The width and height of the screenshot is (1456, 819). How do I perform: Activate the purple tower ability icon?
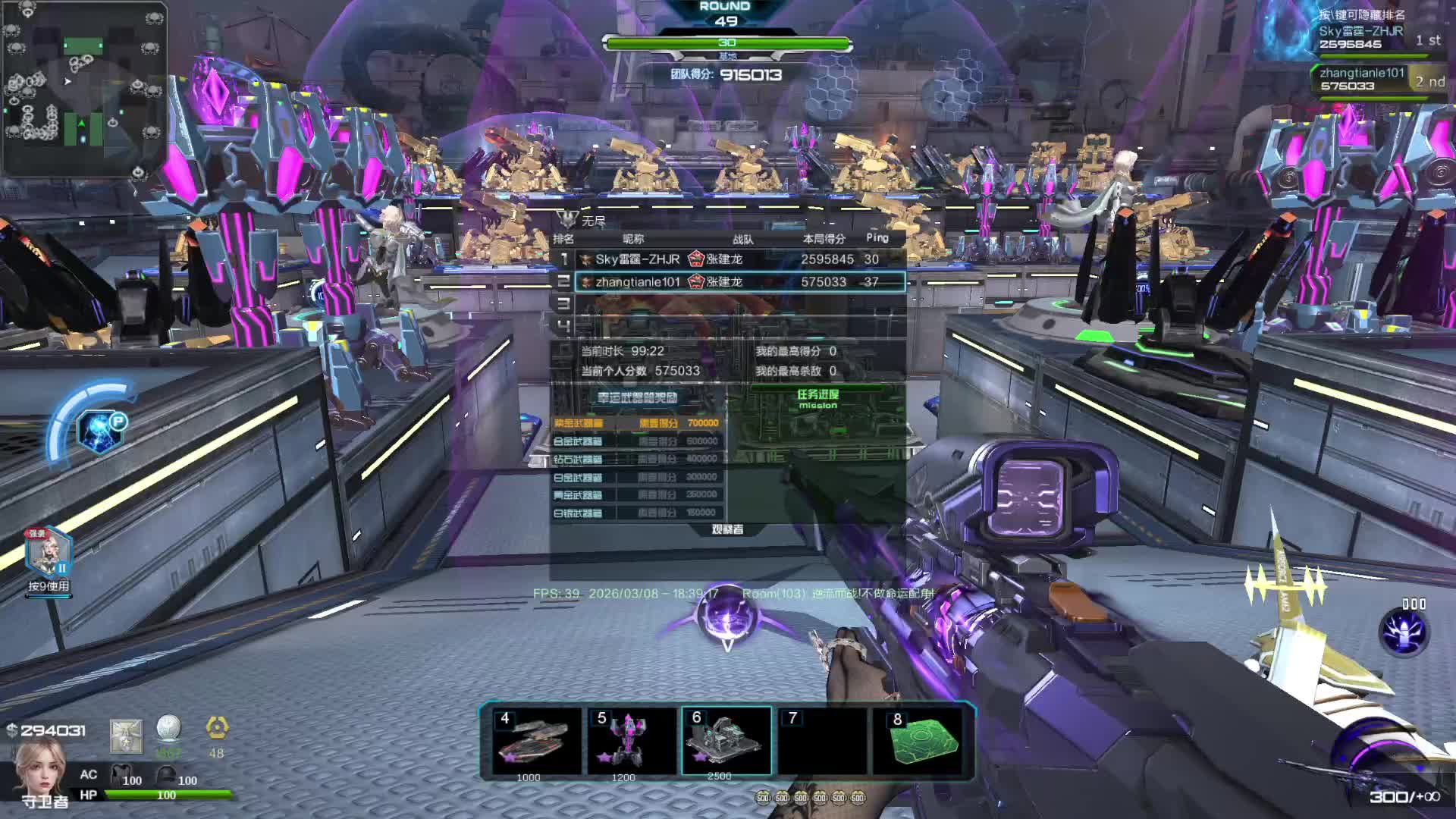(1404, 632)
